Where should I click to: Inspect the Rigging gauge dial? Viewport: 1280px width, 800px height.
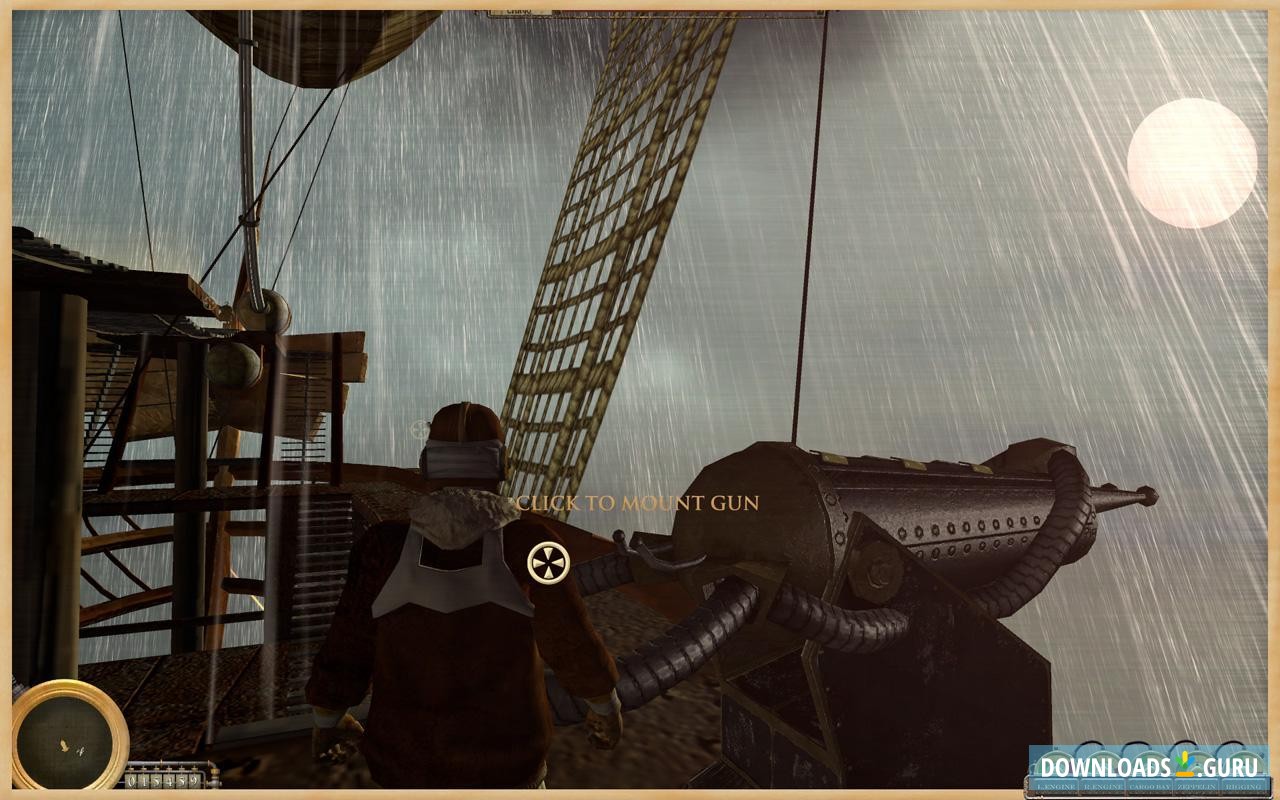tap(1243, 762)
